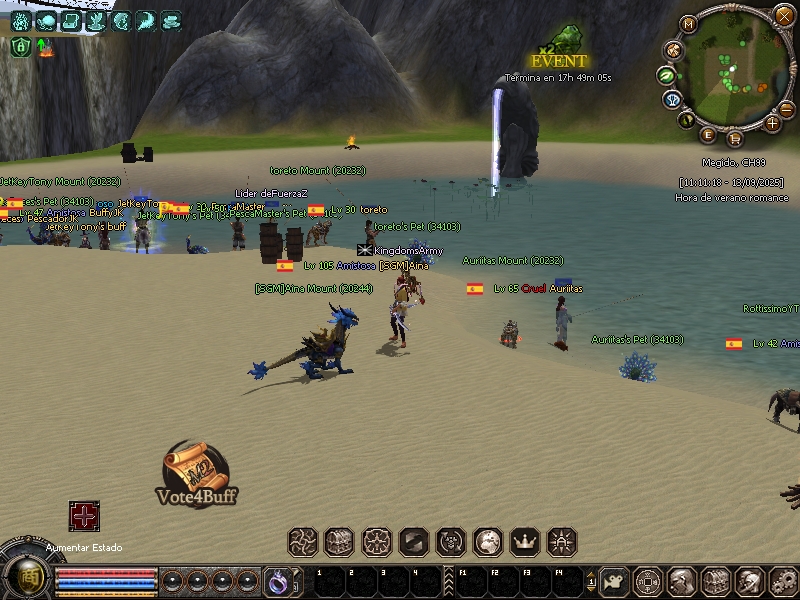The image size is (800, 600).
Task: Select the green leaf minimap button
Action: click(666, 74)
